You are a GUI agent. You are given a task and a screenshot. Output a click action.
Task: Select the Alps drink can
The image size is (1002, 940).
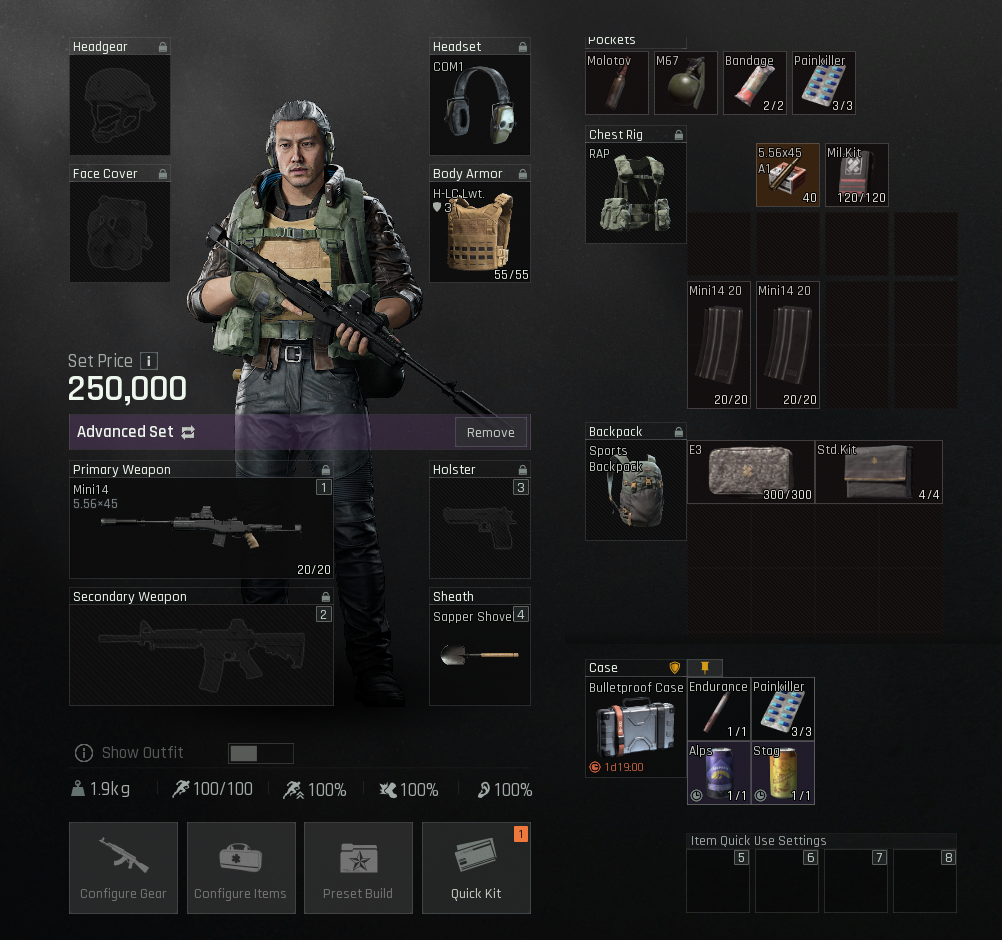(719, 773)
